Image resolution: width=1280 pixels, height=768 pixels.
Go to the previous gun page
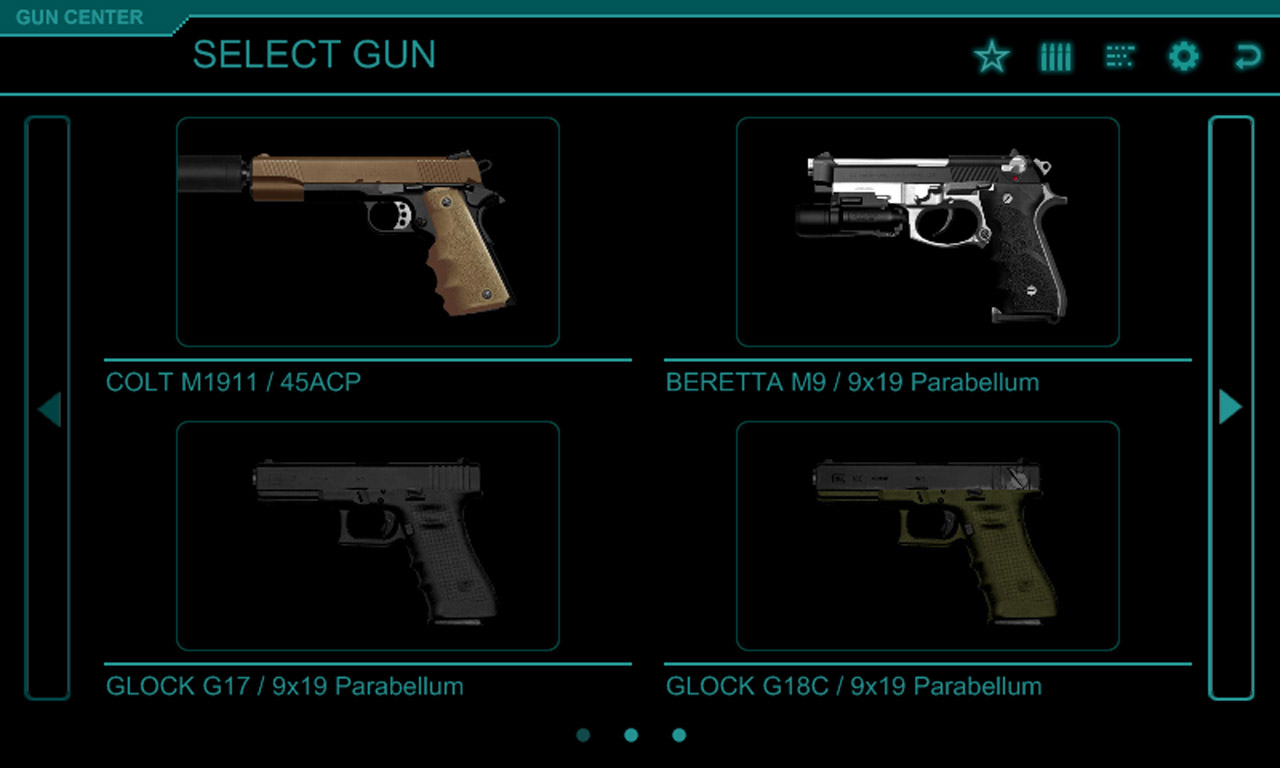[x=48, y=408]
